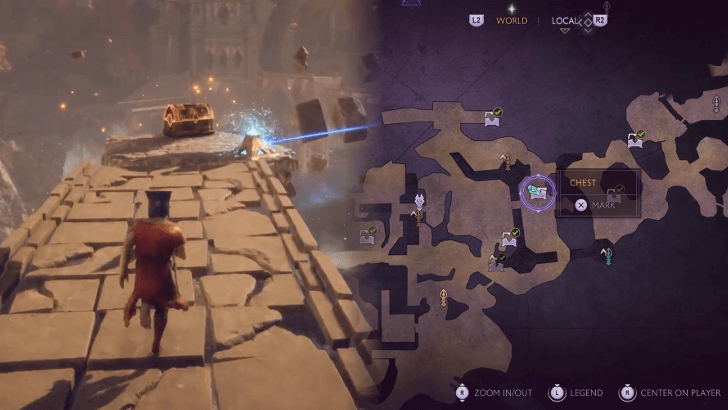Switch to the WORLD map tab
The width and height of the screenshot is (728, 410).
(x=511, y=20)
